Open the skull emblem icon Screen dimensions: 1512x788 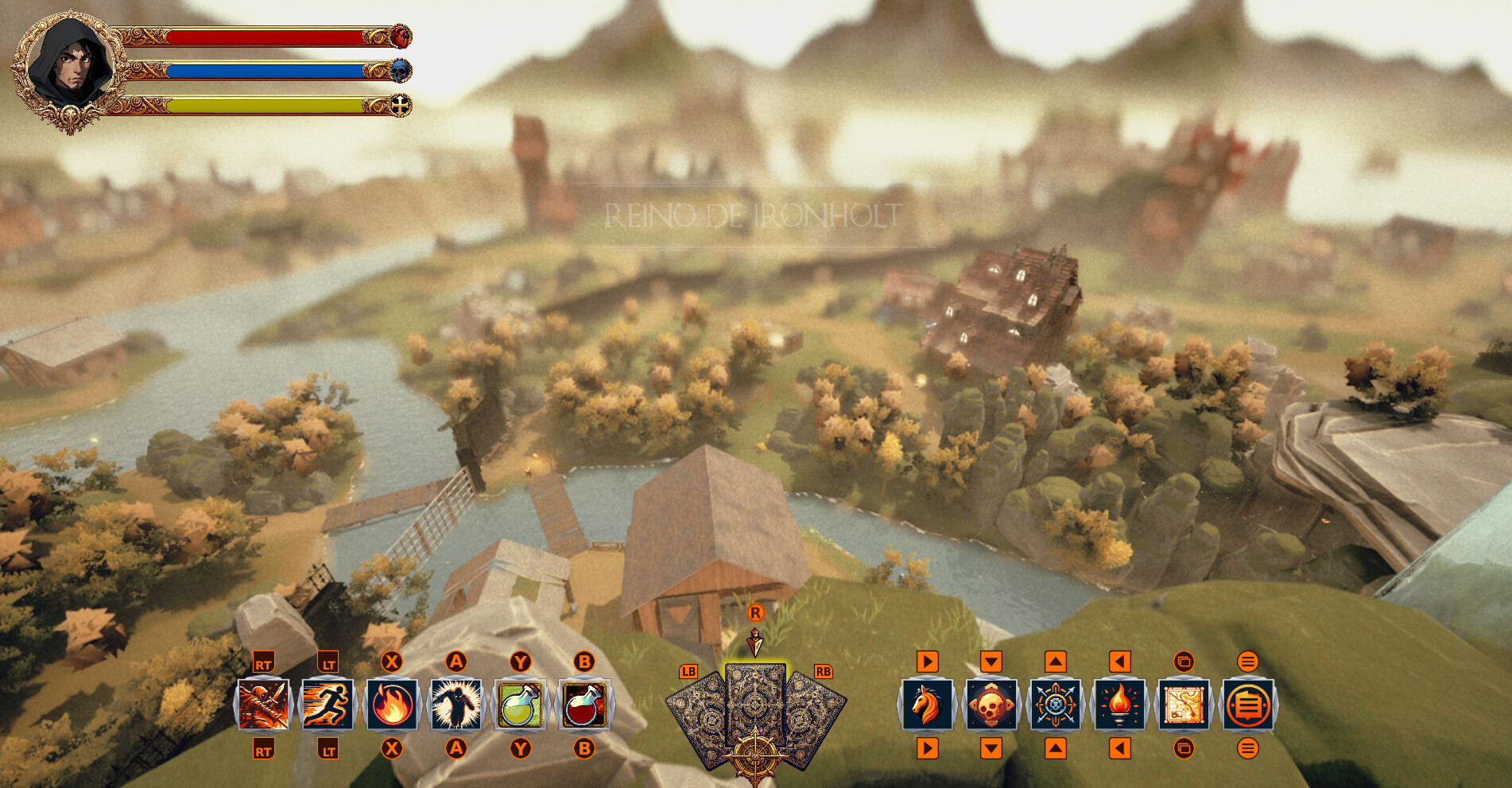pos(991,705)
